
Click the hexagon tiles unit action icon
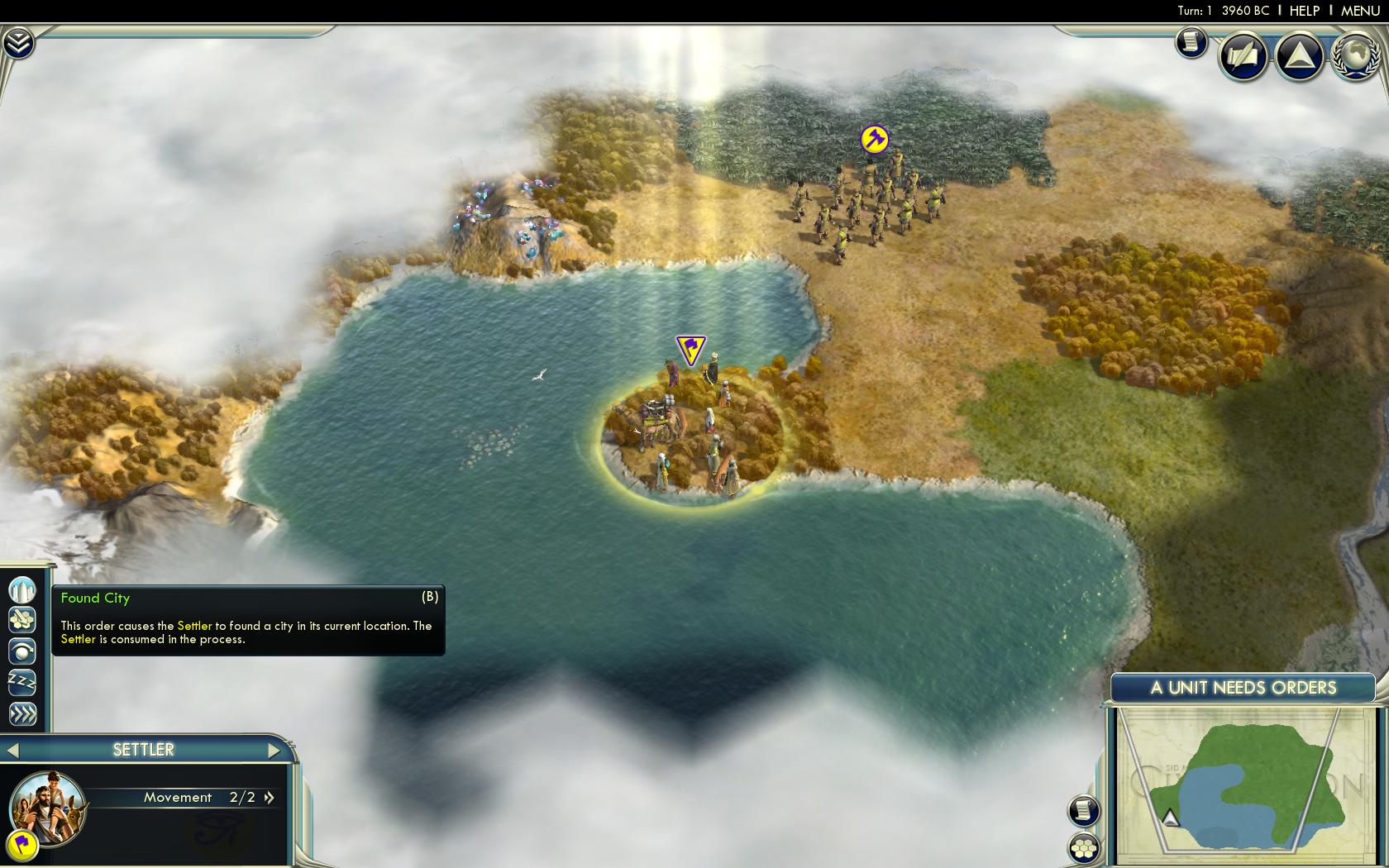22,619
